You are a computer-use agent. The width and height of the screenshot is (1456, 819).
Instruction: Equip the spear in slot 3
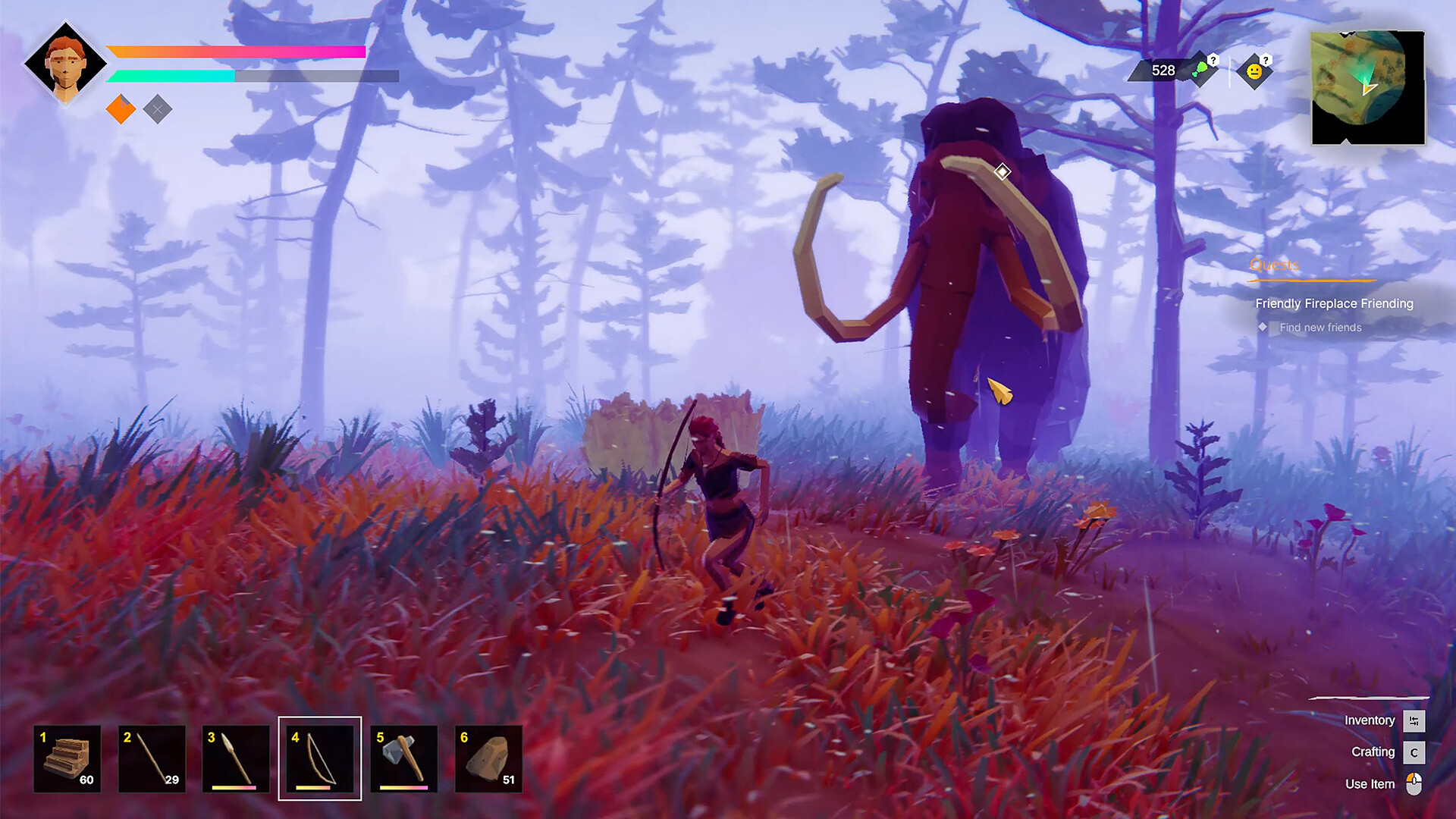pos(236,758)
